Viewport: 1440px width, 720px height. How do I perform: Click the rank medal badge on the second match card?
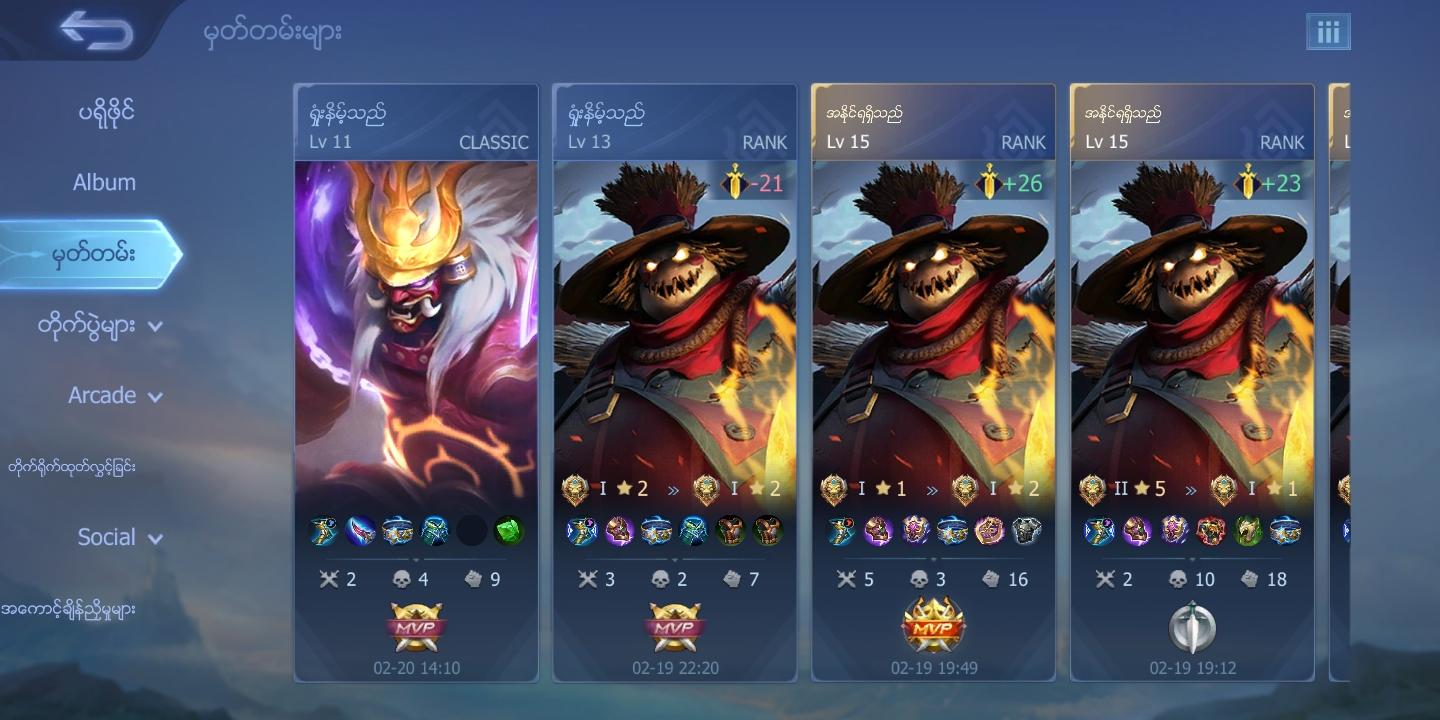[x=577, y=489]
